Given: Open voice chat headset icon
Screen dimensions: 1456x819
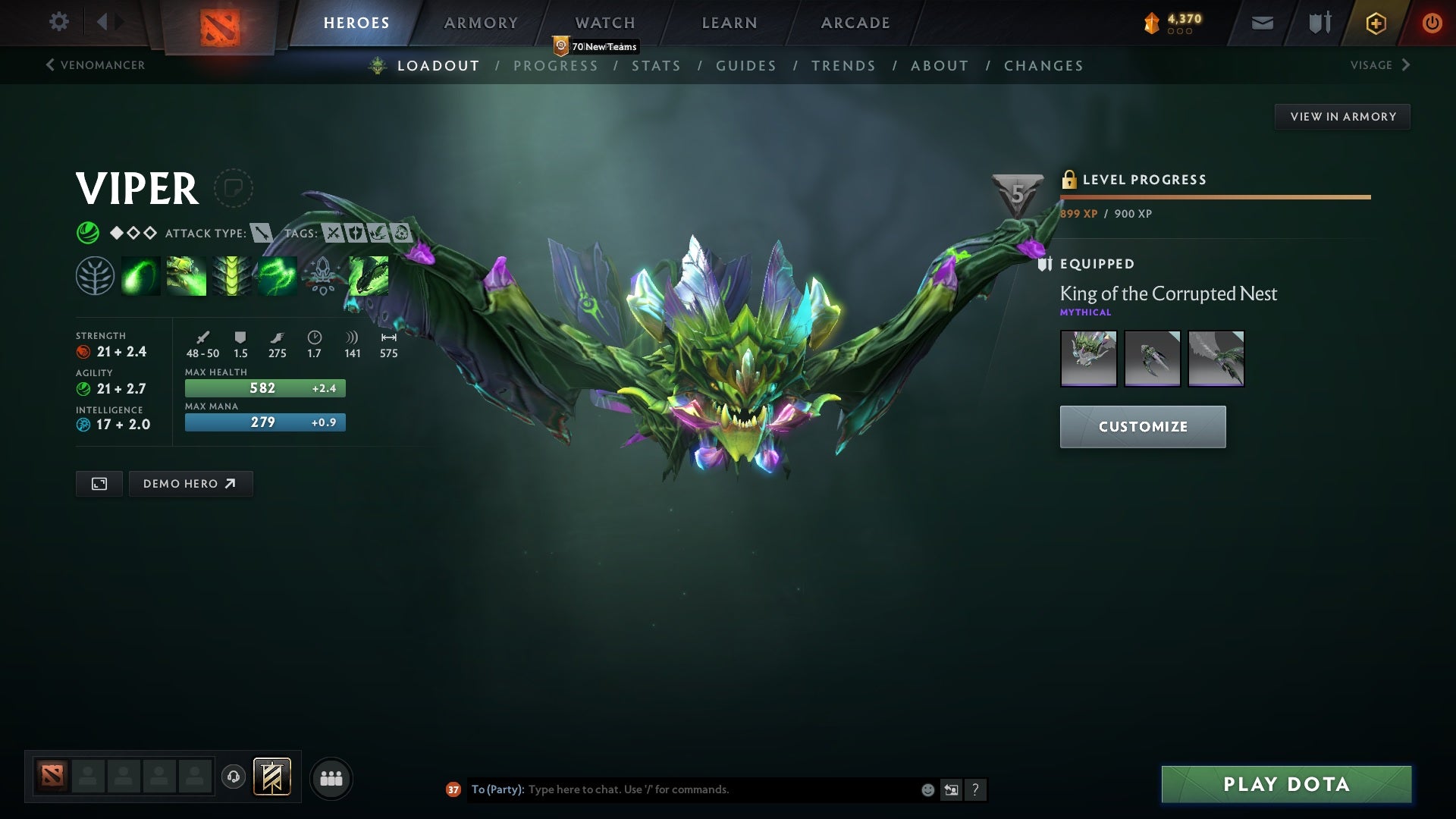Looking at the screenshot, I should tap(233, 777).
